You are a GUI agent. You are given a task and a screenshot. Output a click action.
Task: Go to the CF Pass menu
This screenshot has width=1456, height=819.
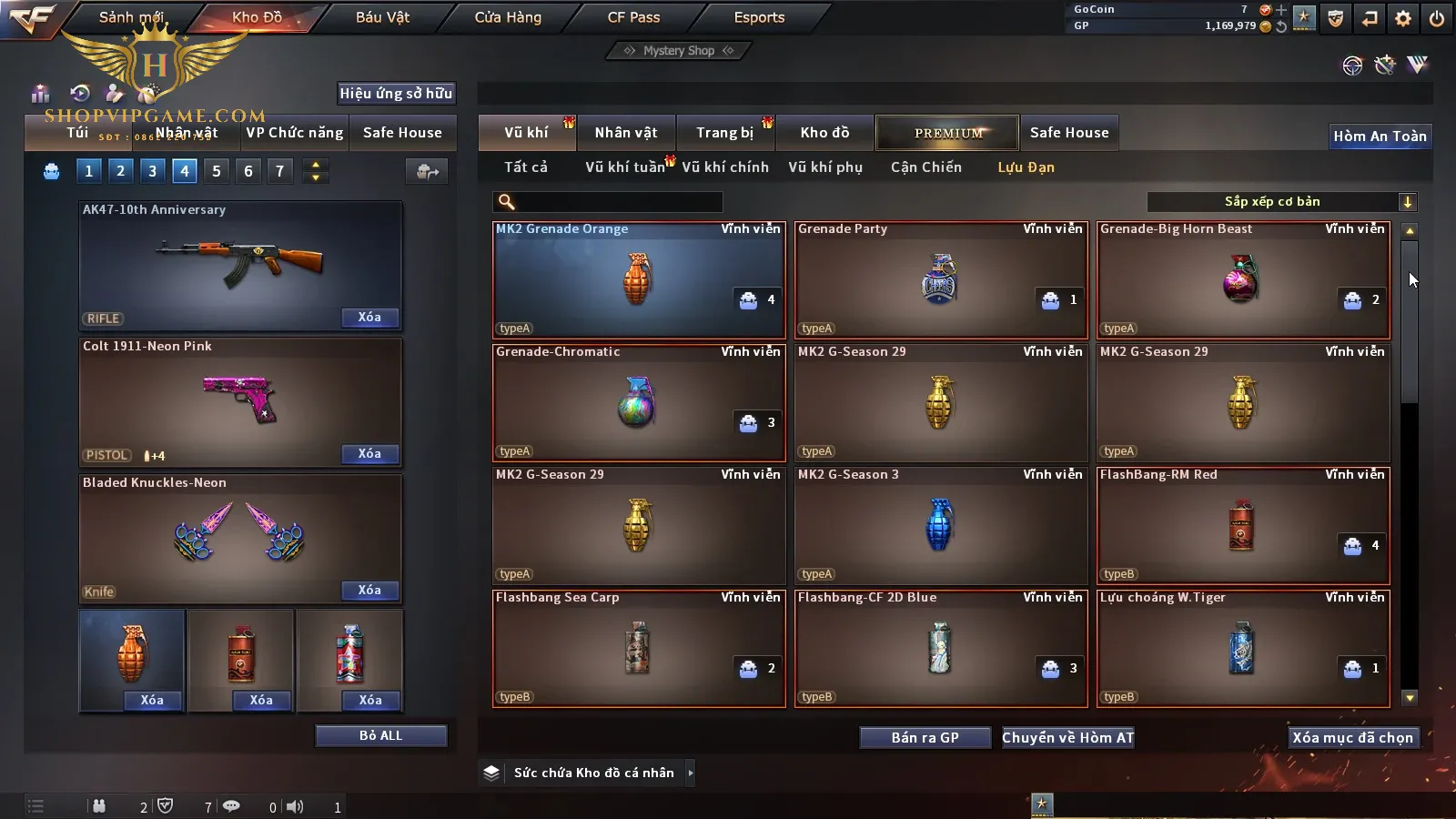point(633,17)
